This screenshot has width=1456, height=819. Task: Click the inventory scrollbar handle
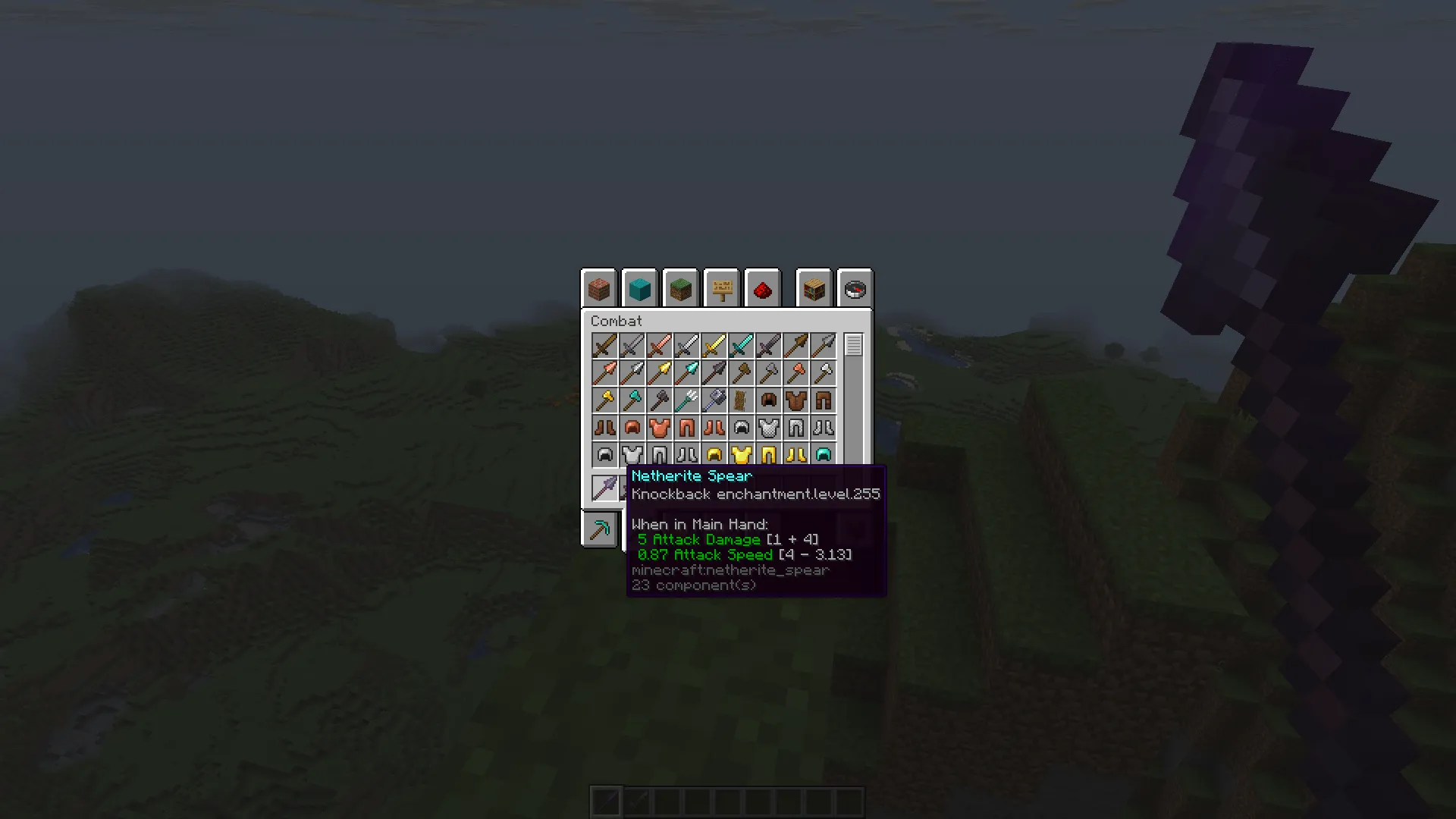[x=852, y=346]
